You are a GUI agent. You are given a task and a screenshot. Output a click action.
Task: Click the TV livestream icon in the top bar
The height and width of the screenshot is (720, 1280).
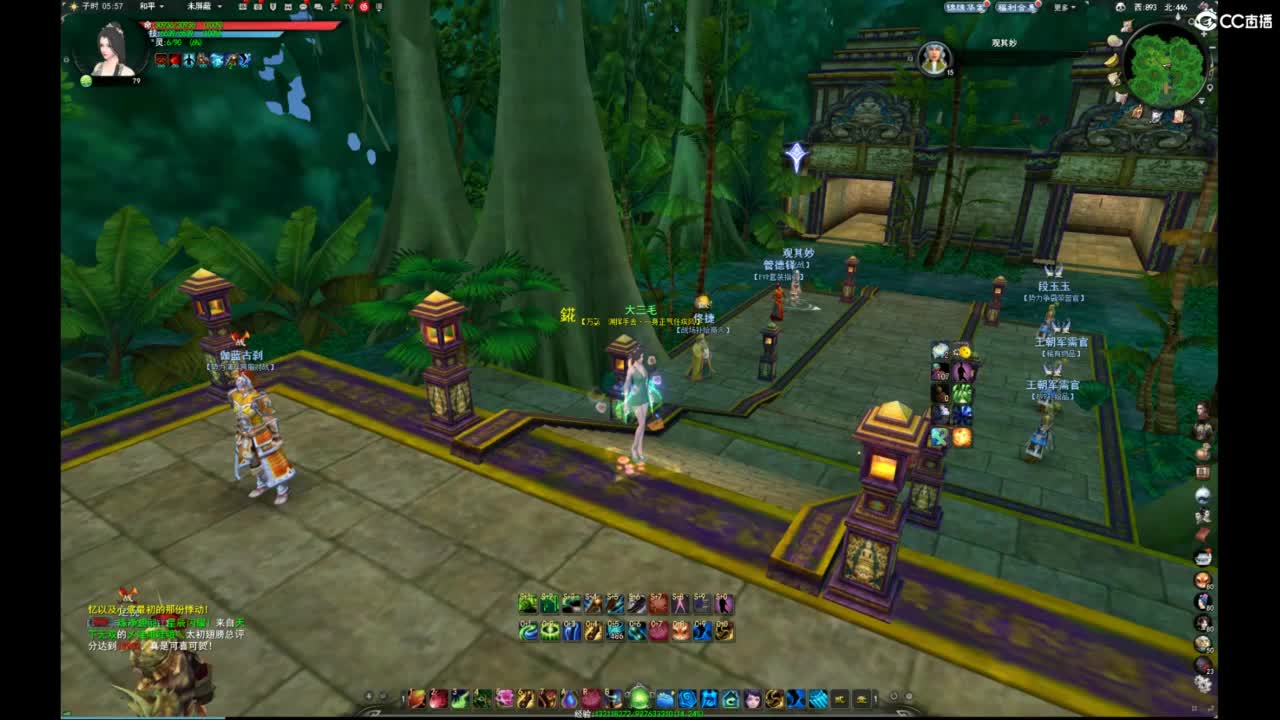click(x=348, y=7)
